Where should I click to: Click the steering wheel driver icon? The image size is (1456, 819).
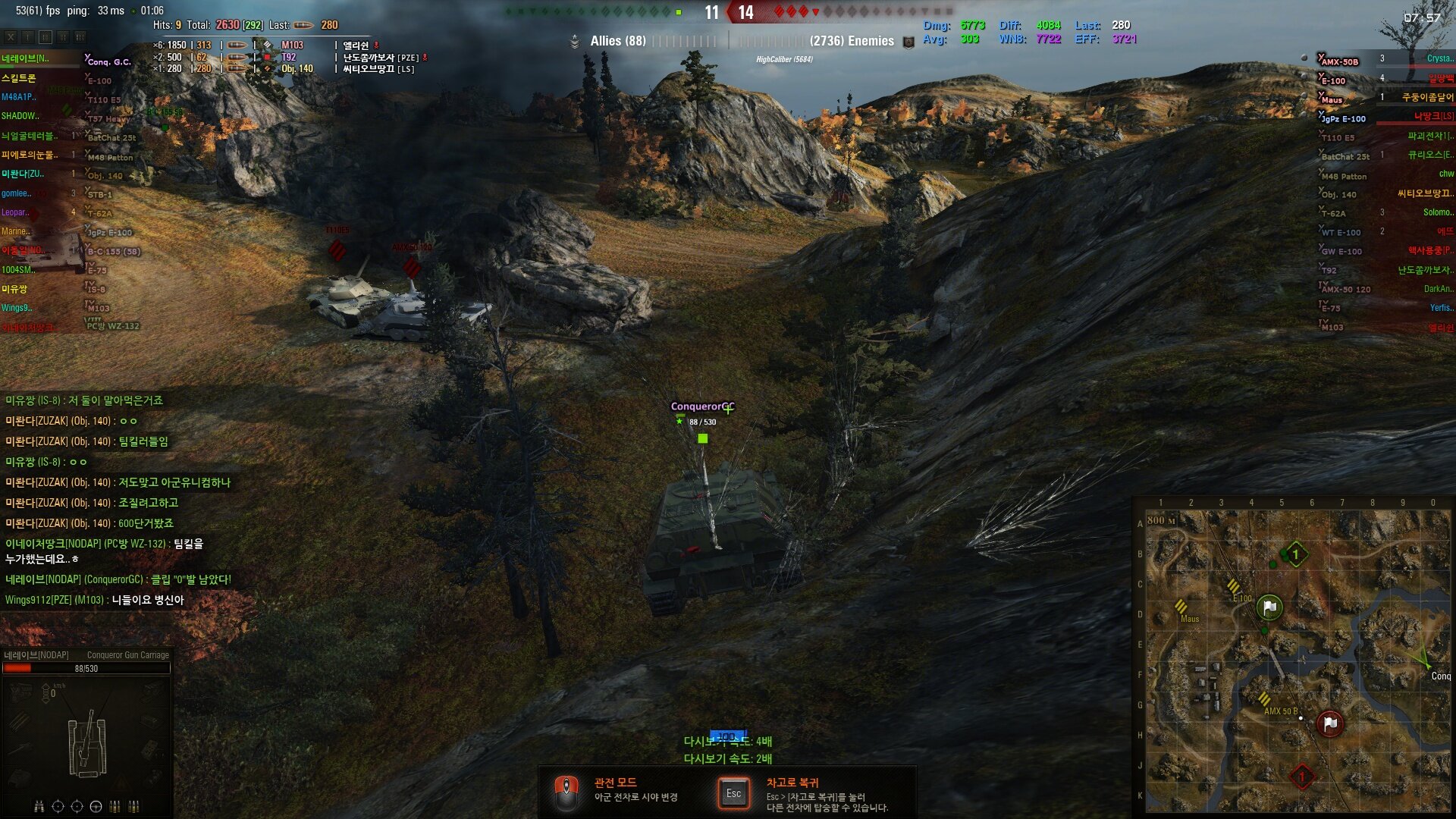tap(96, 806)
